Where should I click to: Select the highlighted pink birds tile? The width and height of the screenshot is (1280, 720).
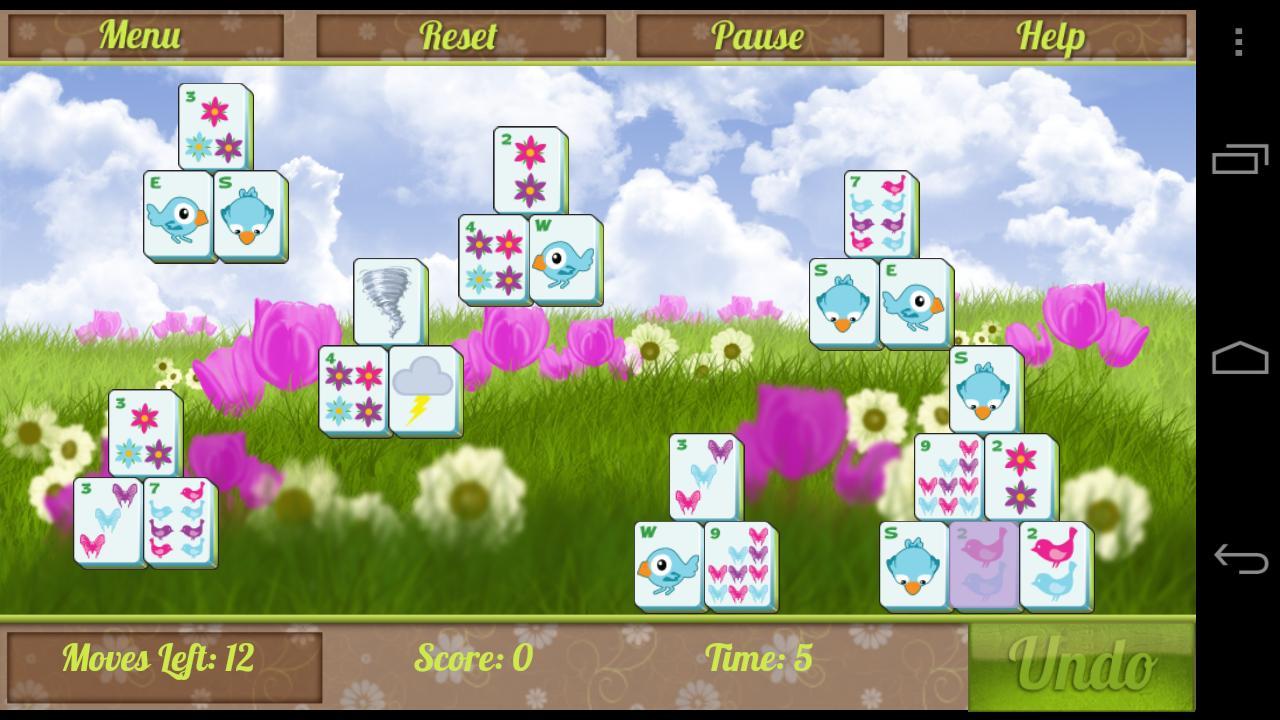pos(987,565)
